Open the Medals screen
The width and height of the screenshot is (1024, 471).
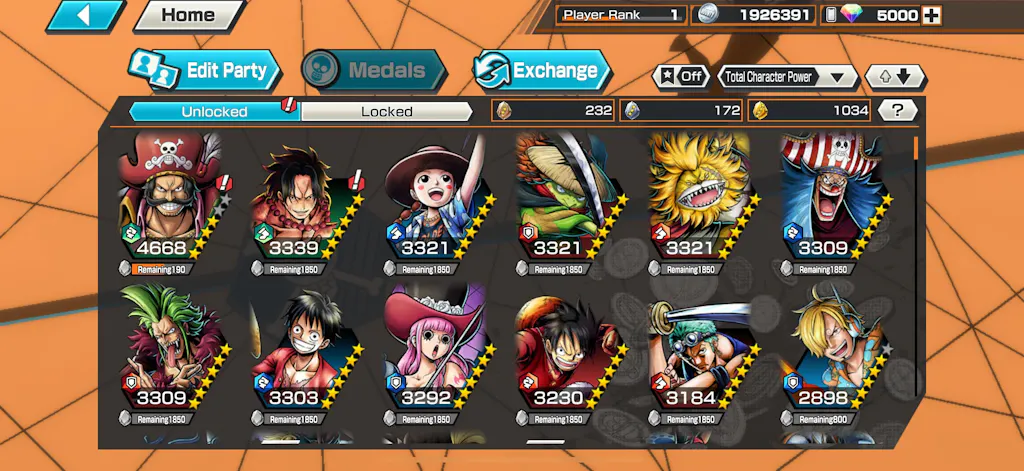pyautogui.click(x=373, y=70)
